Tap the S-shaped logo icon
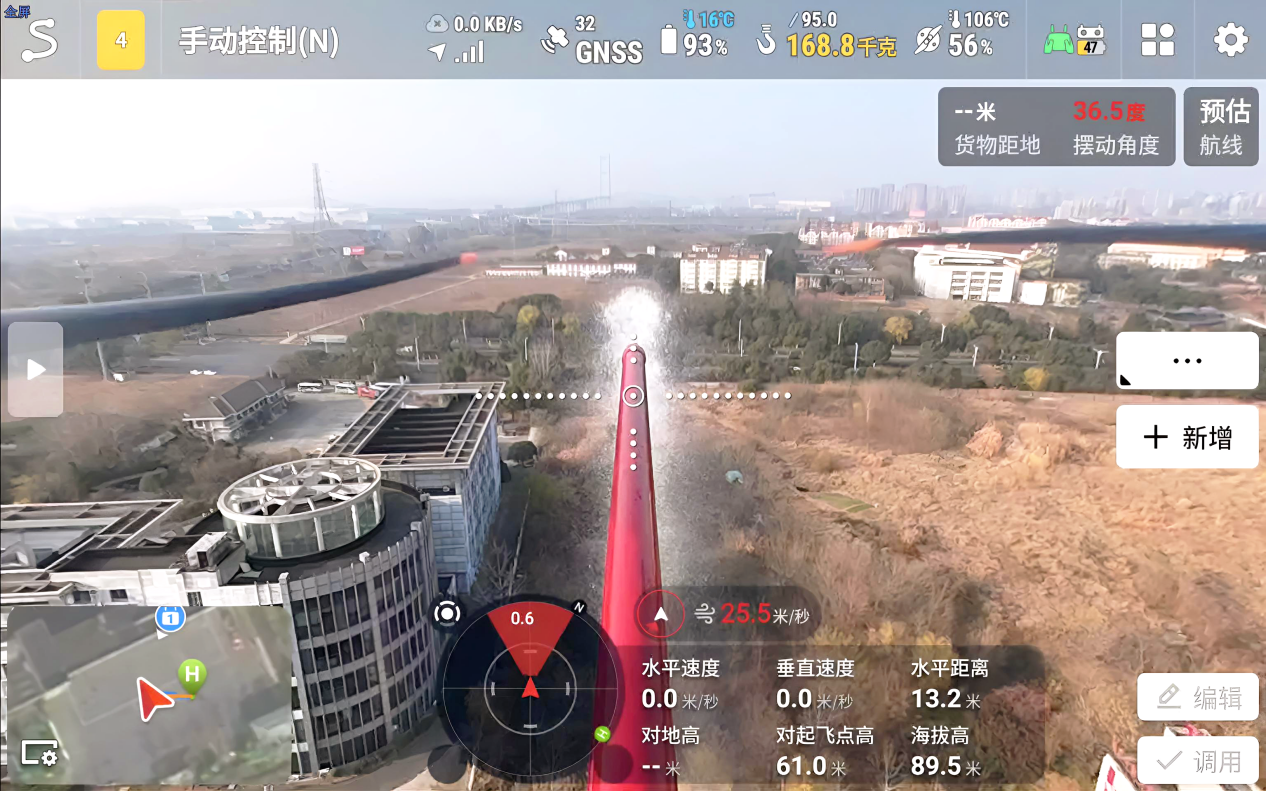The height and width of the screenshot is (791, 1266). [39, 40]
